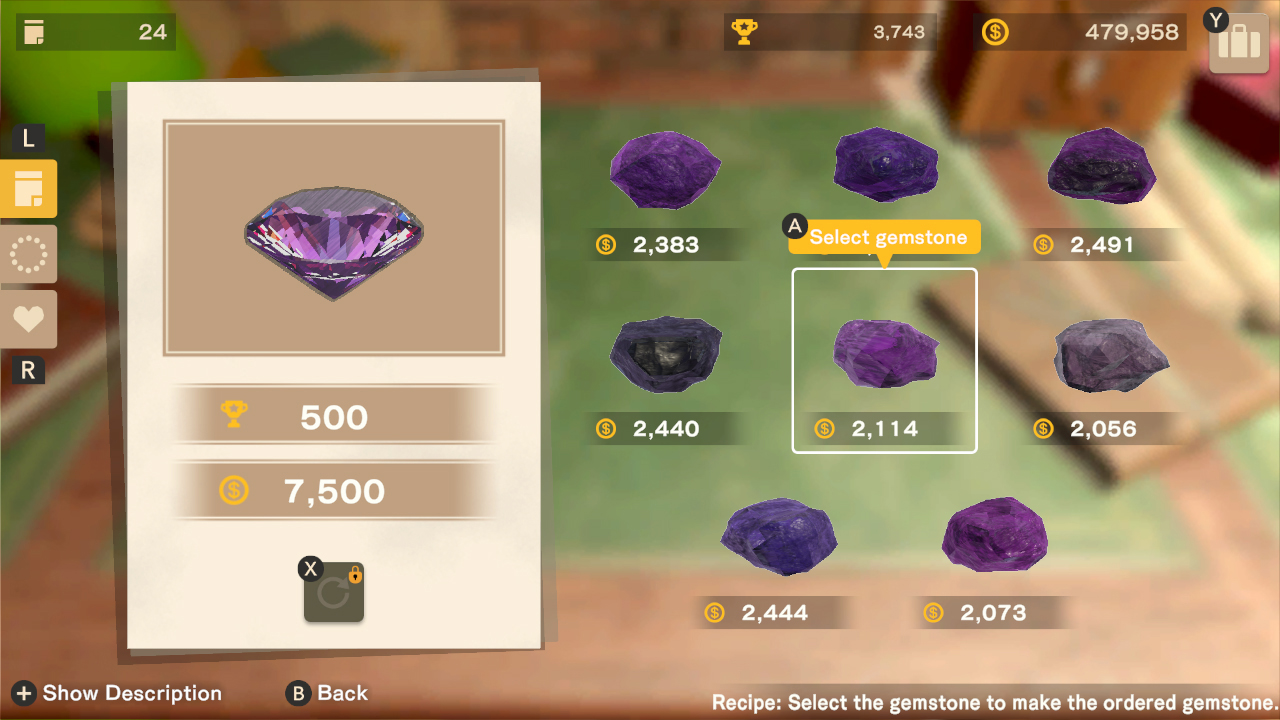
Task: Click the price bar showing 7,500 coins
Action: (x=334, y=491)
